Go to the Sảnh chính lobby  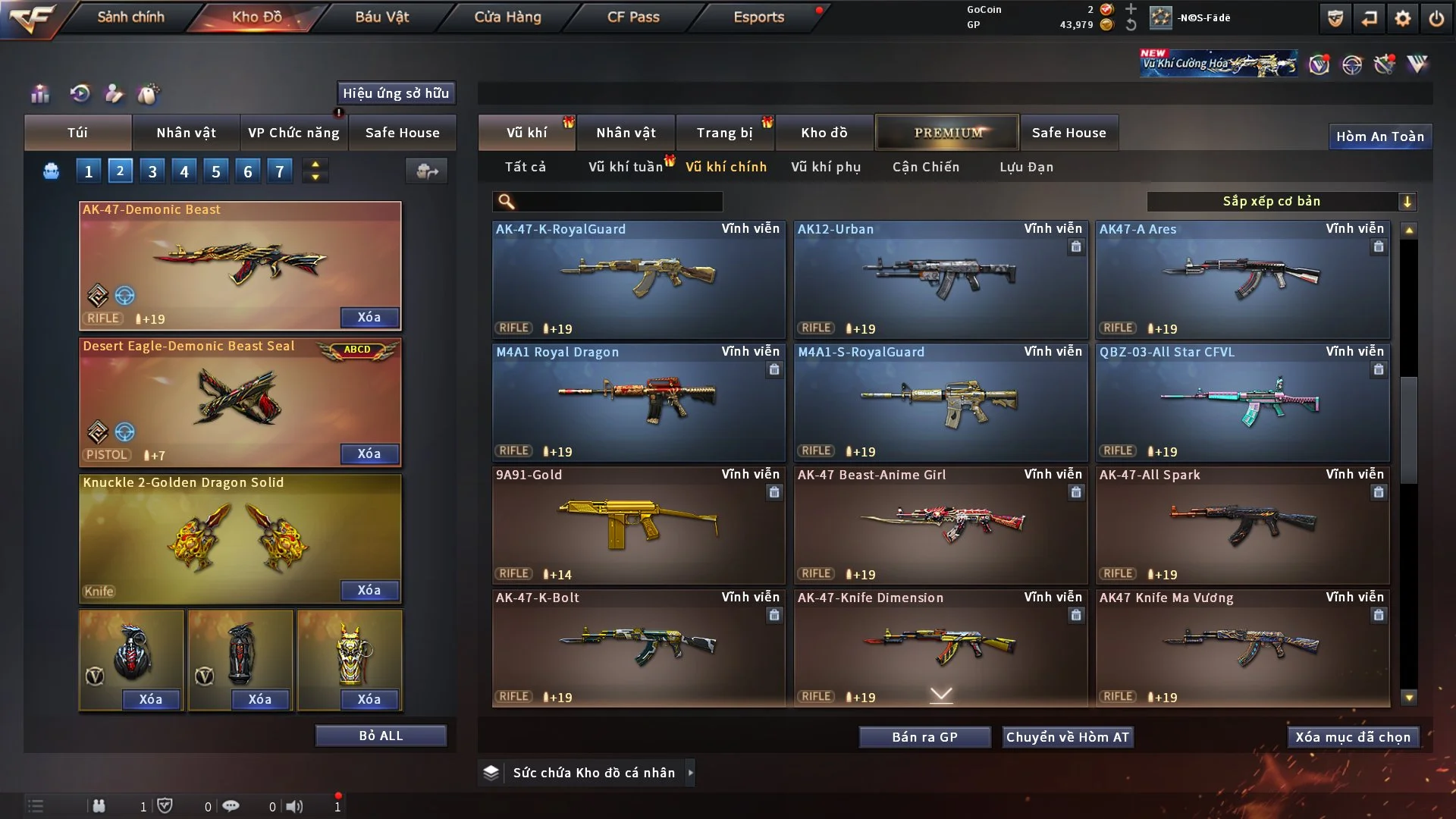(130, 17)
